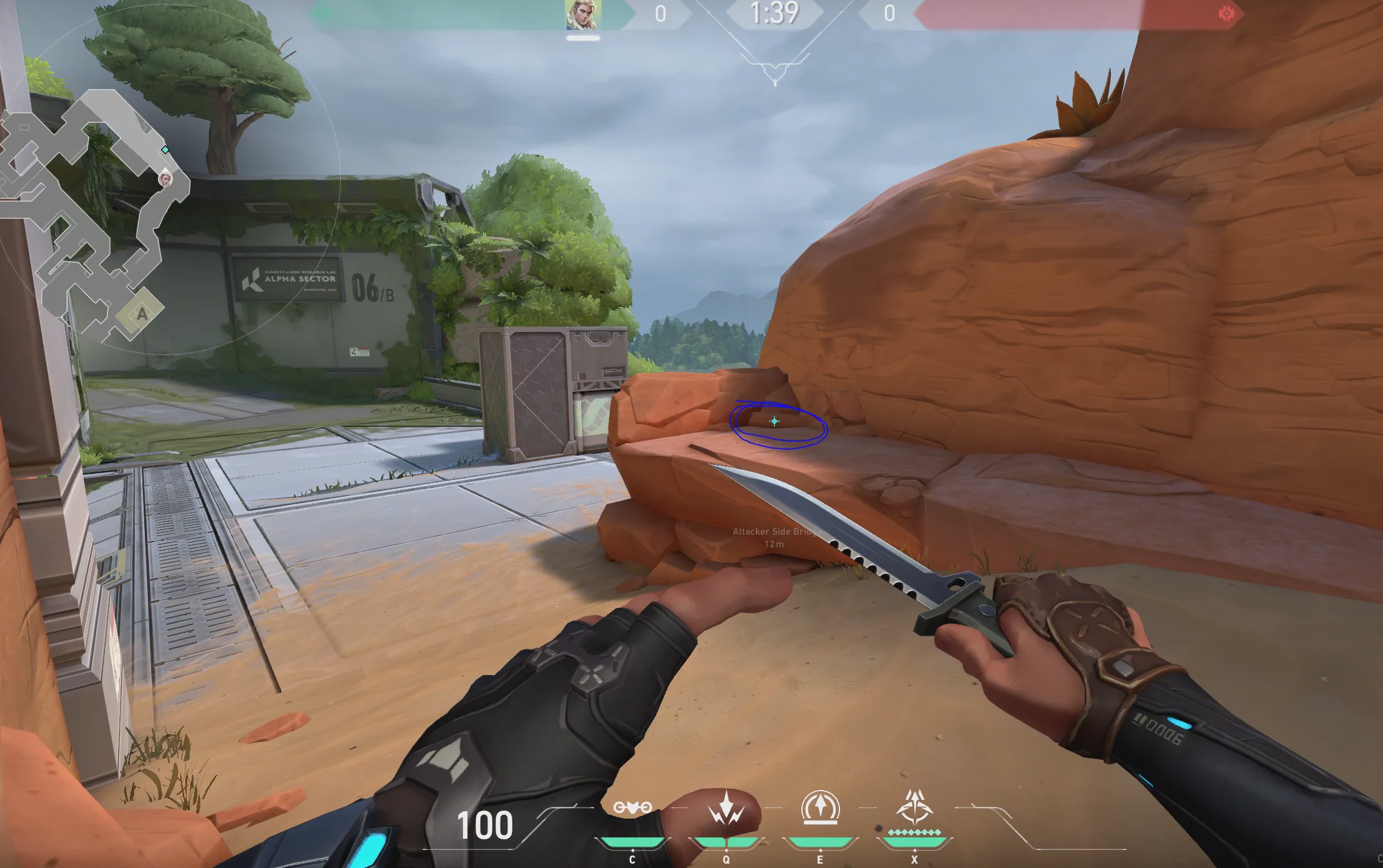Screen dimensions: 1383x868
Task: Select the A site marker on the minimap
Action: 142,313
